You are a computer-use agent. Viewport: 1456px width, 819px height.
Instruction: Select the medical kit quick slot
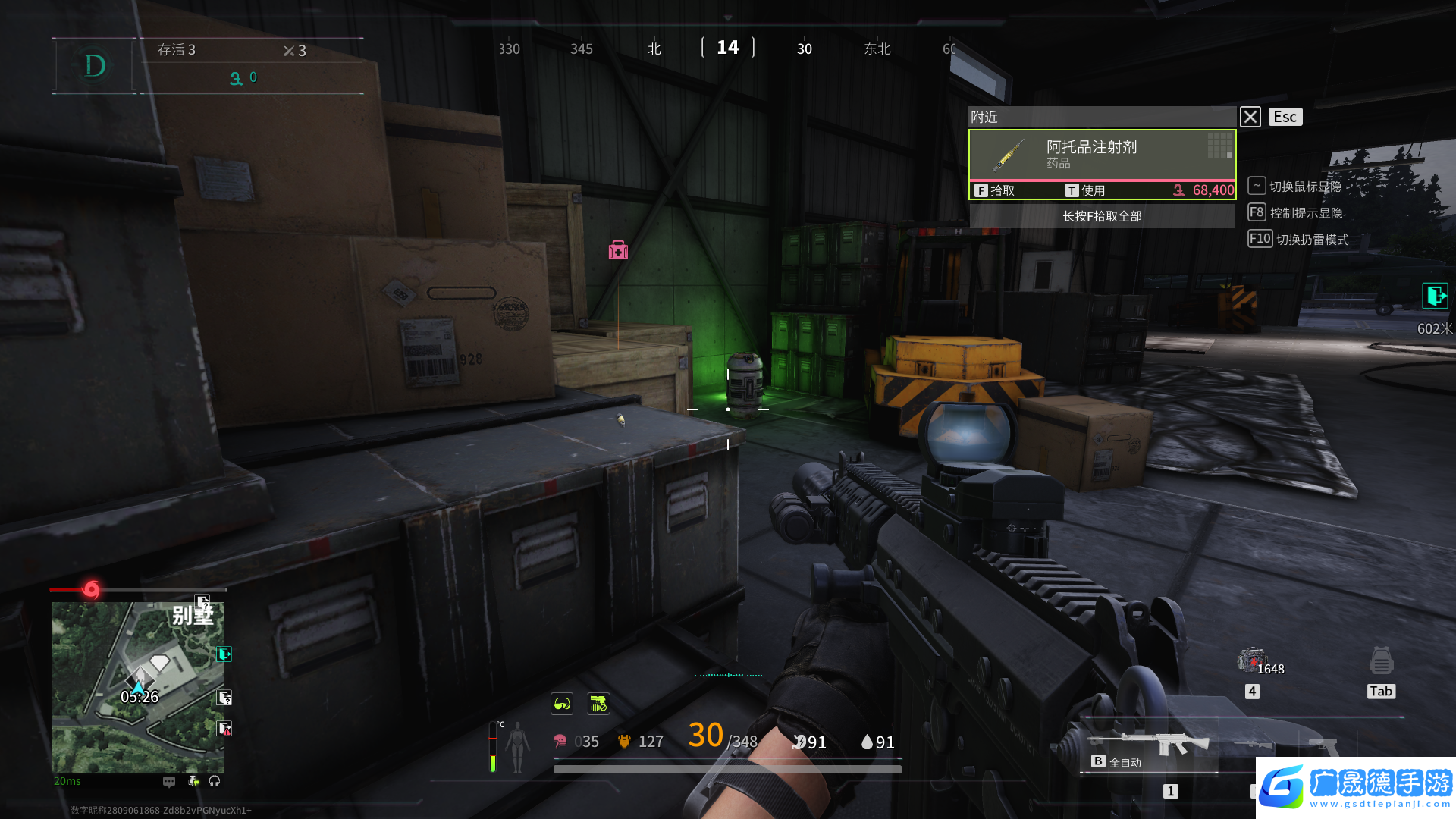tap(1251, 661)
